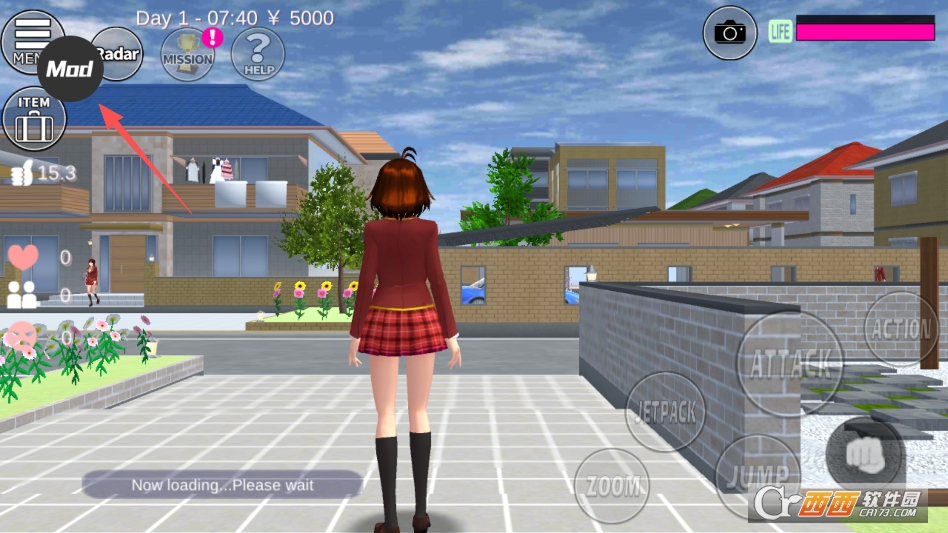Activate the Attack button
948x533 pixels.
tap(789, 363)
